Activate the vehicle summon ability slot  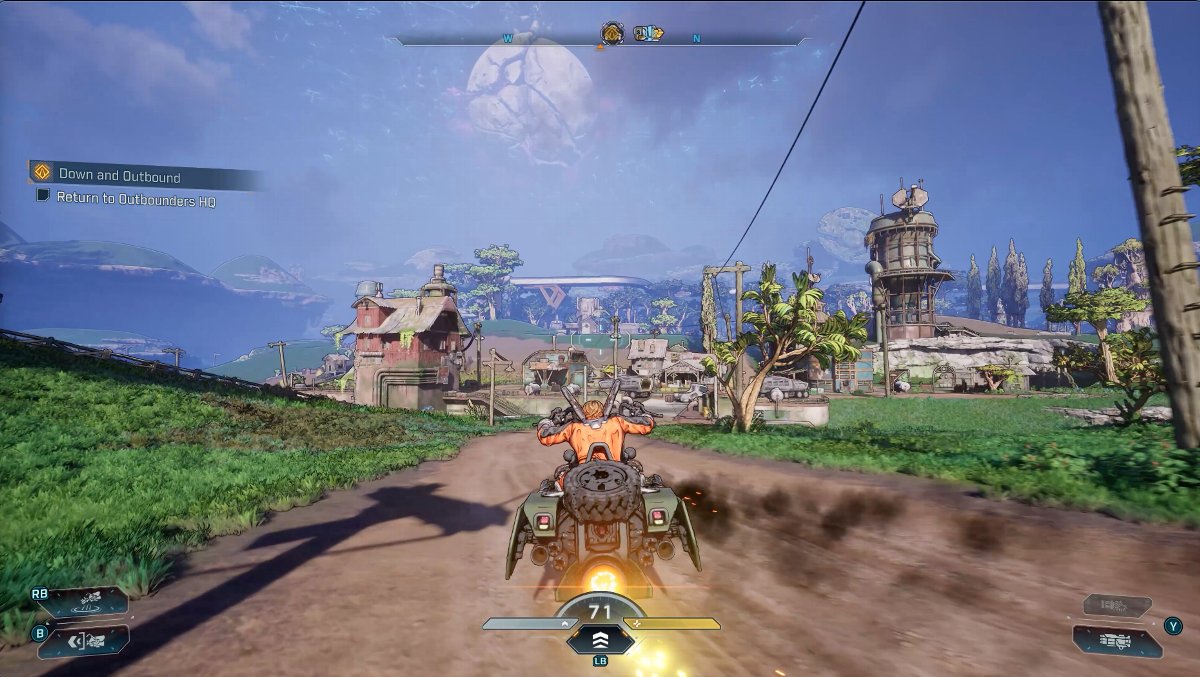point(90,602)
